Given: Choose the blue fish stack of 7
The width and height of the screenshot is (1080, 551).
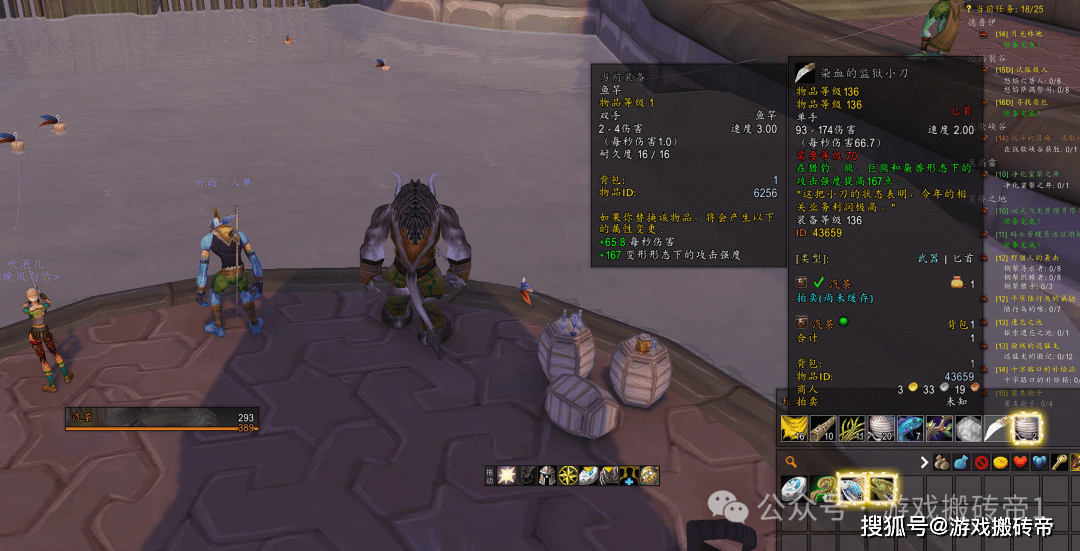Looking at the screenshot, I should coord(911,429).
